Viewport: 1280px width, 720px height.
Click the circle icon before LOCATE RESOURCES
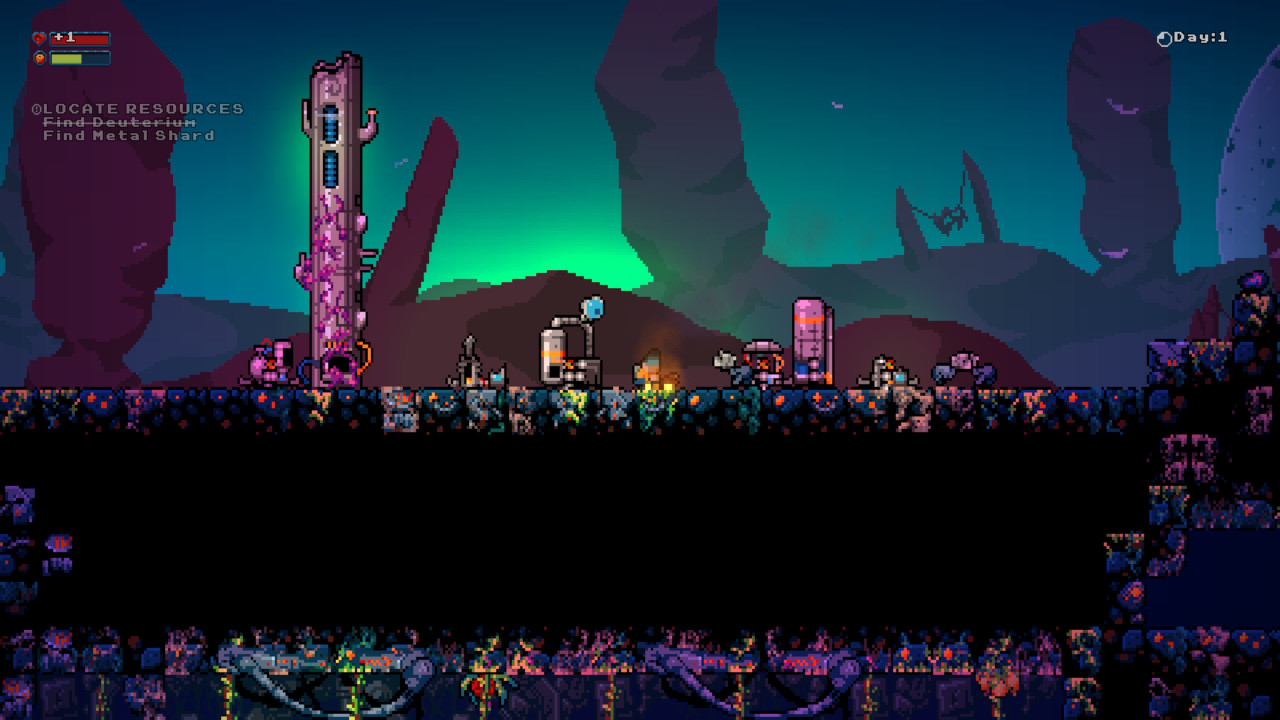37,108
